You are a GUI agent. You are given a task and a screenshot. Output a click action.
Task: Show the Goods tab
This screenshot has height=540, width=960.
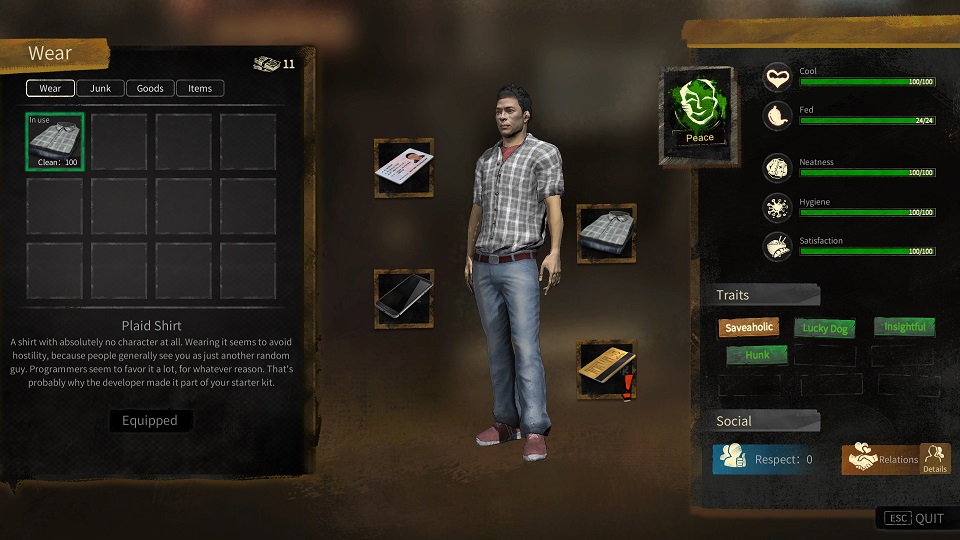pyautogui.click(x=150, y=88)
